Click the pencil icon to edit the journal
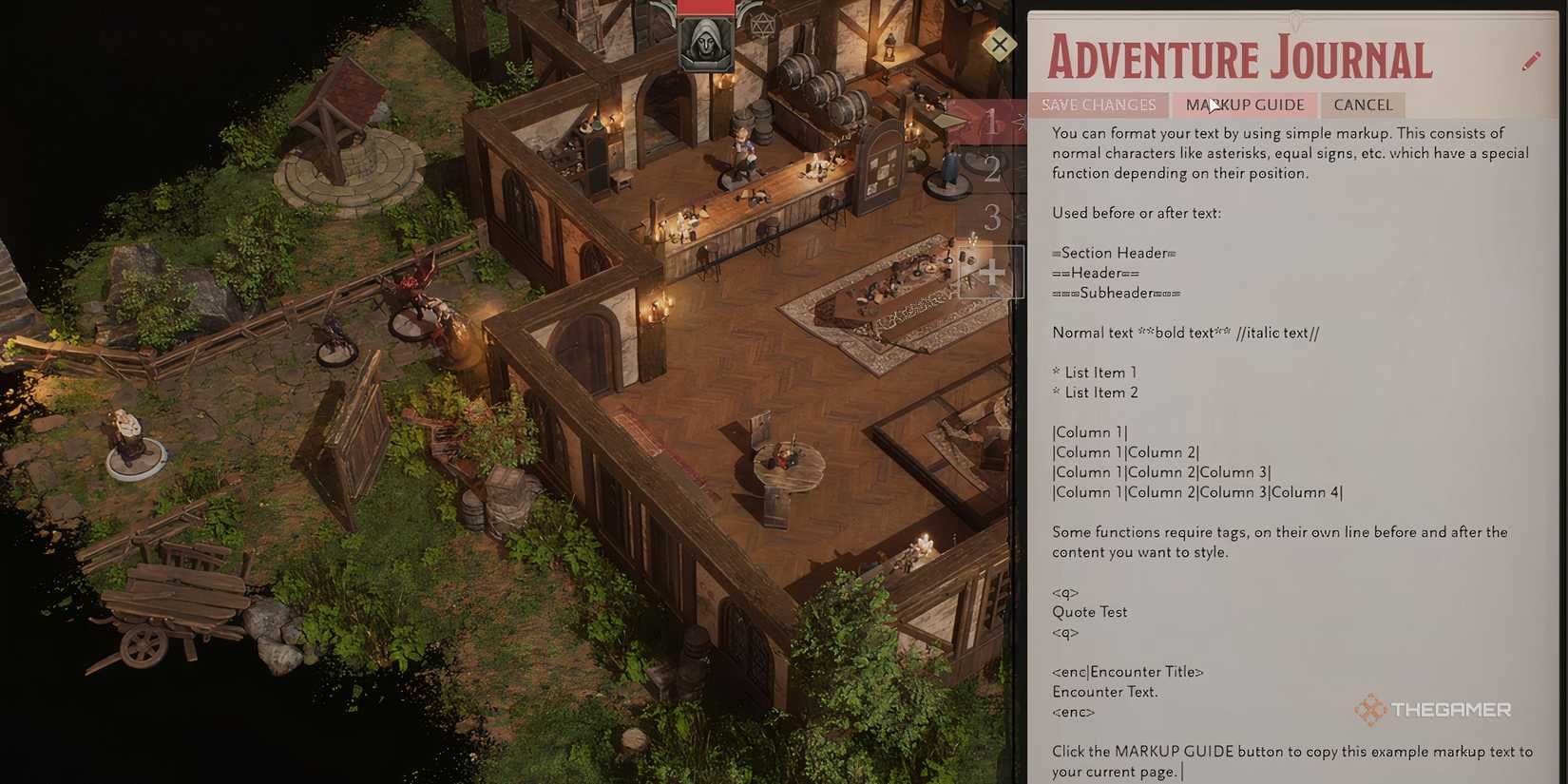The width and height of the screenshot is (1568, 784). click(x=1532, y=59)
